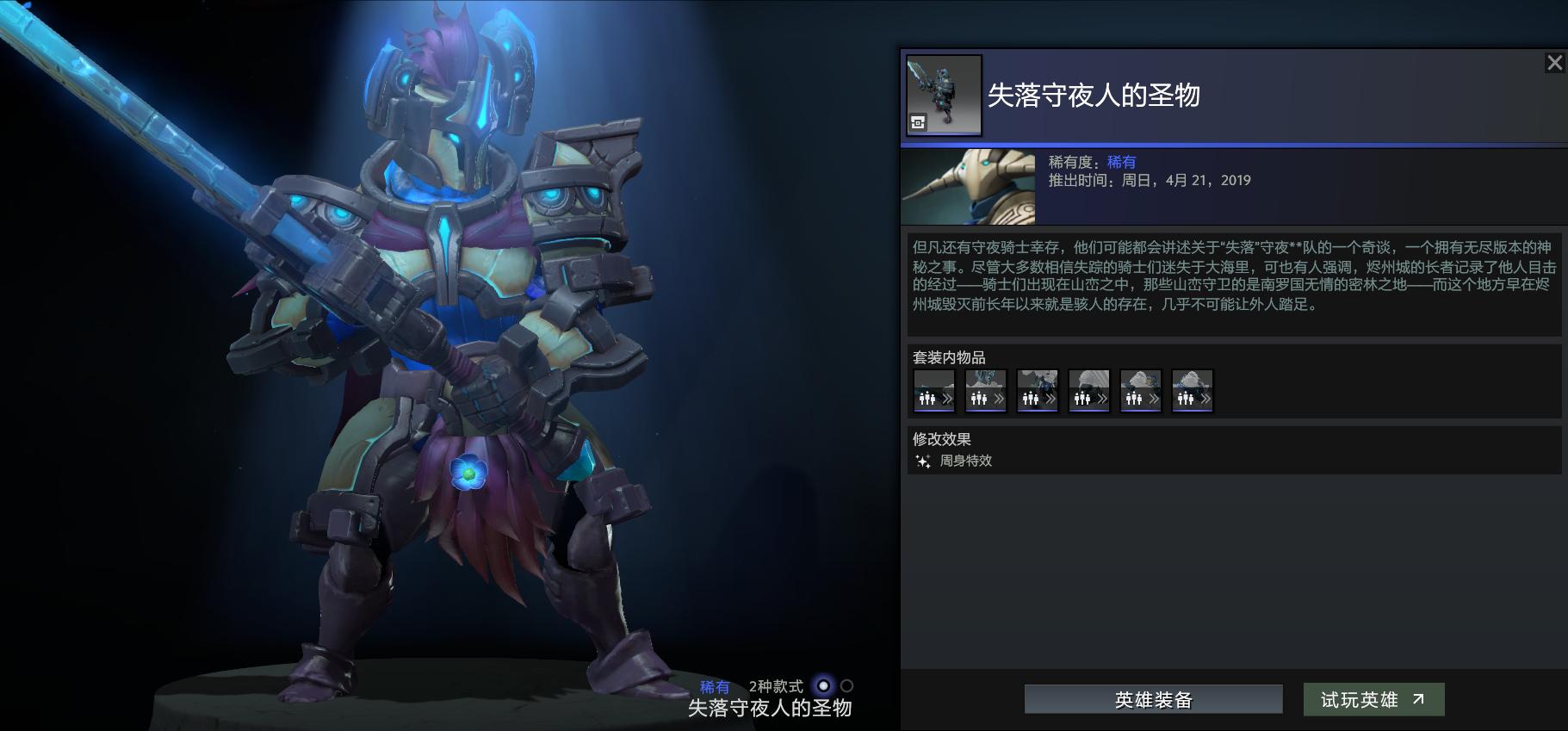This screenshot has width=1568, height=731.
Task: Click the equipped-heroes icon on the first set item
Action: point(927,398)
